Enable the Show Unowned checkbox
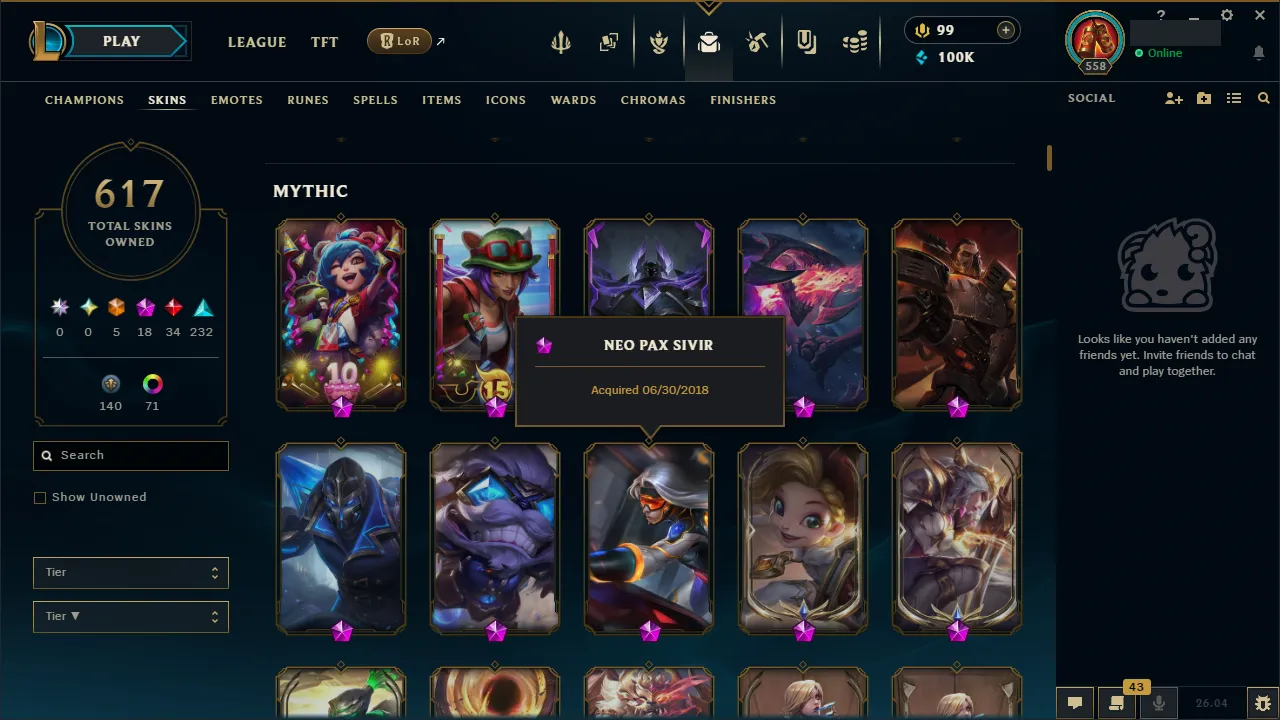 pos(40,497)
